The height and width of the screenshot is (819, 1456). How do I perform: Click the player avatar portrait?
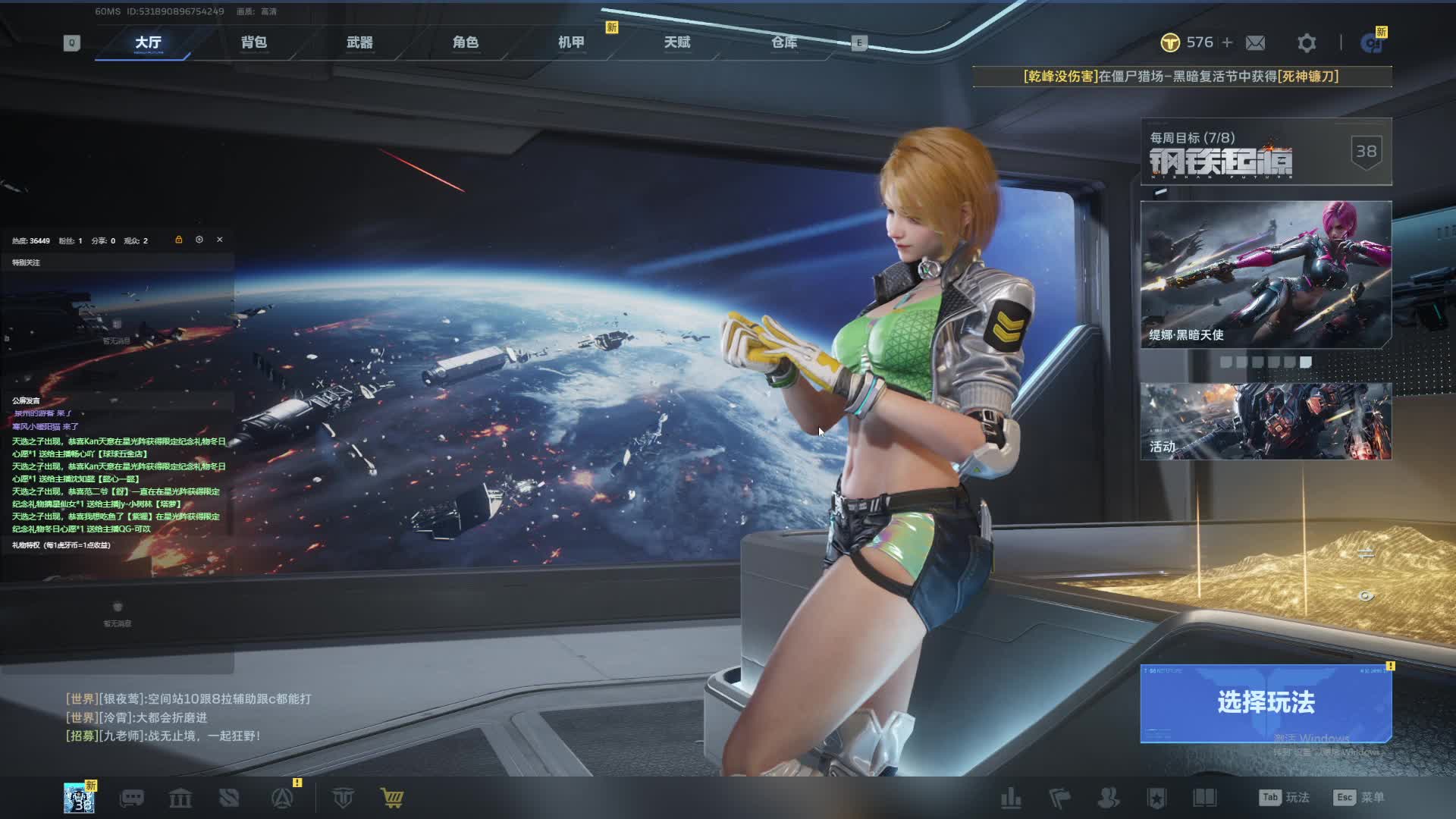click(x=79, y=798)
